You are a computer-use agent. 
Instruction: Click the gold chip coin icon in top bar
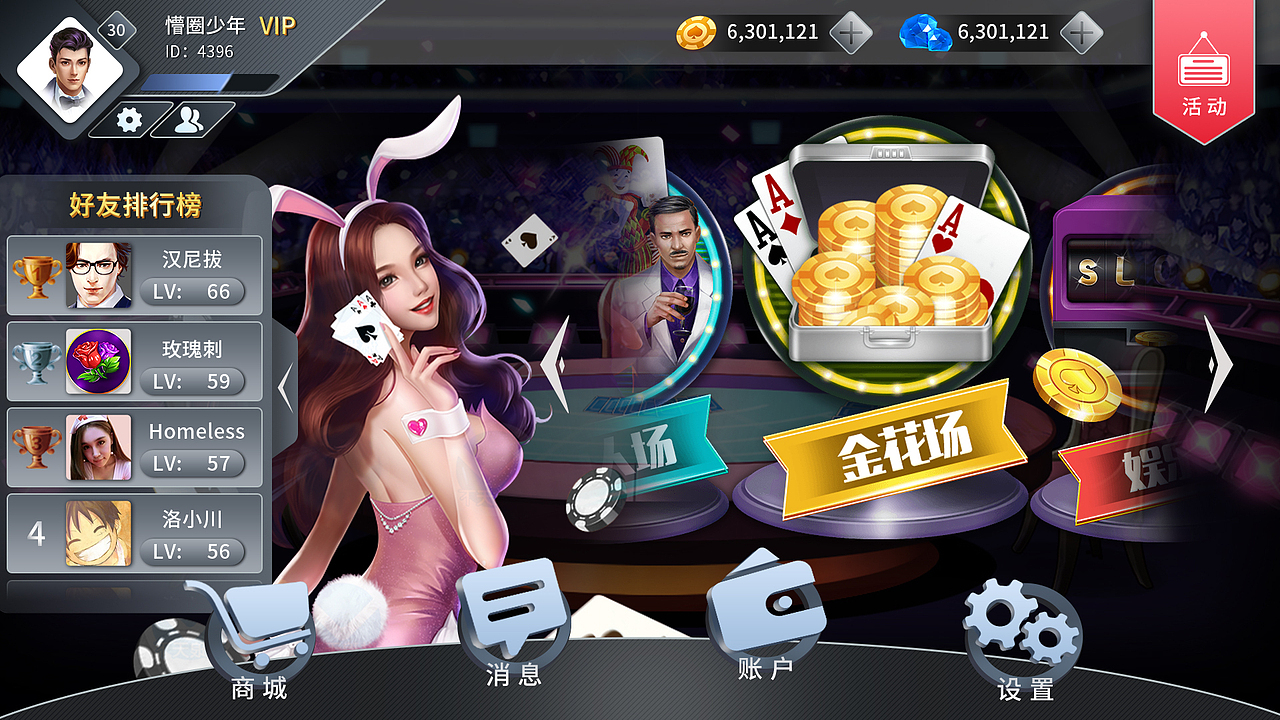[698, 31]
